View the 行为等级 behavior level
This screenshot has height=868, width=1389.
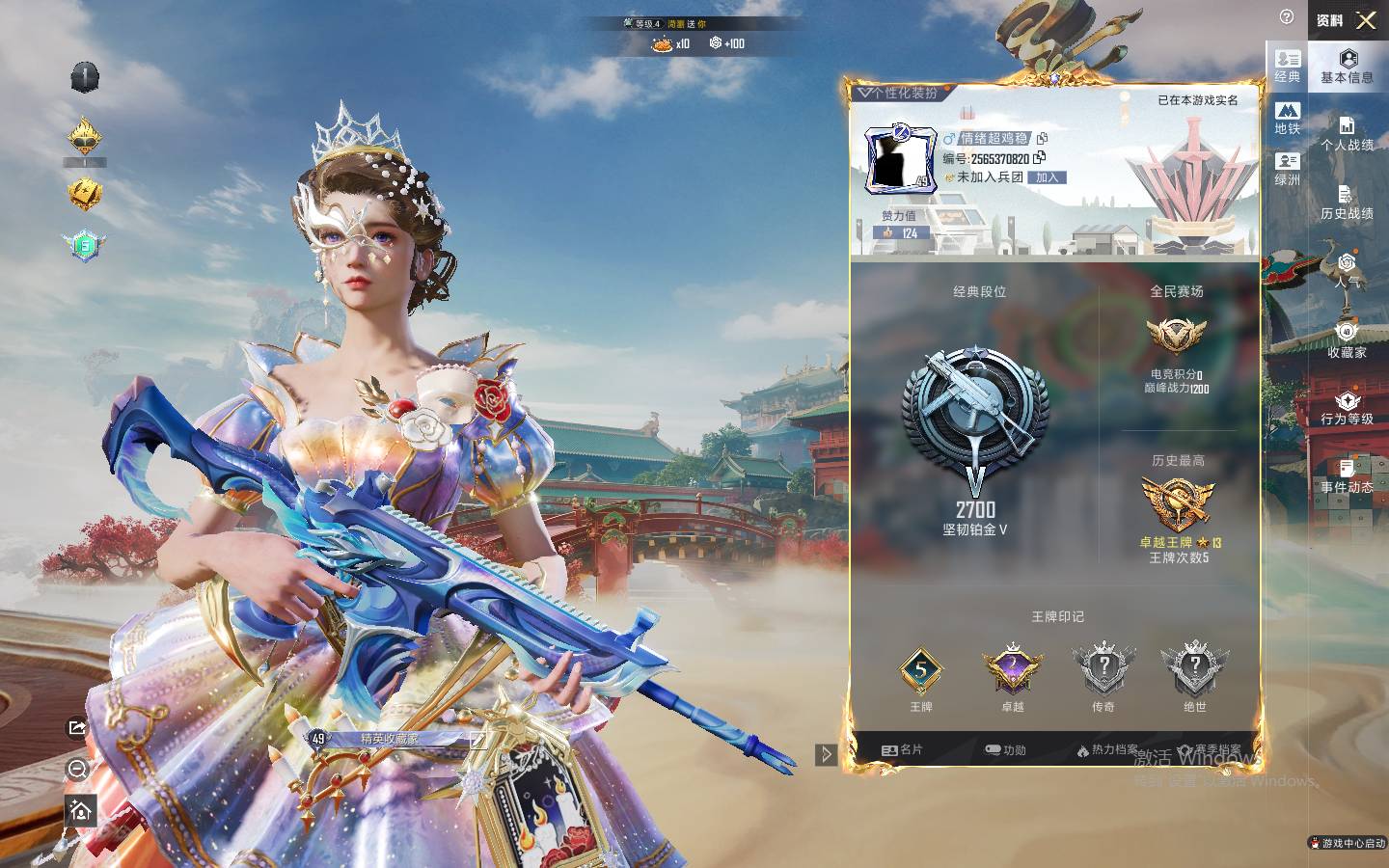coord(1348,408)
